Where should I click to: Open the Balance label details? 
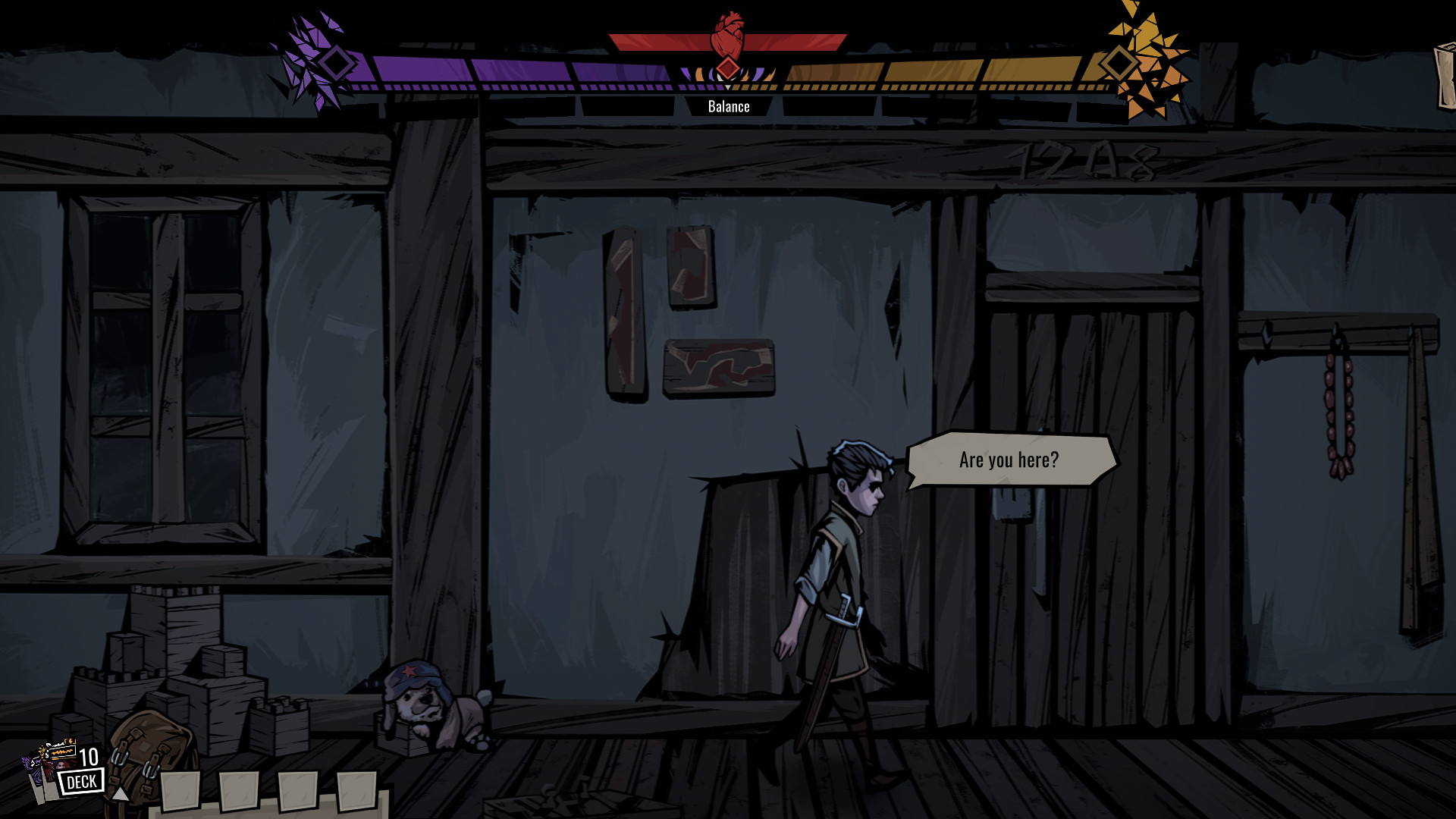[728, 106]
